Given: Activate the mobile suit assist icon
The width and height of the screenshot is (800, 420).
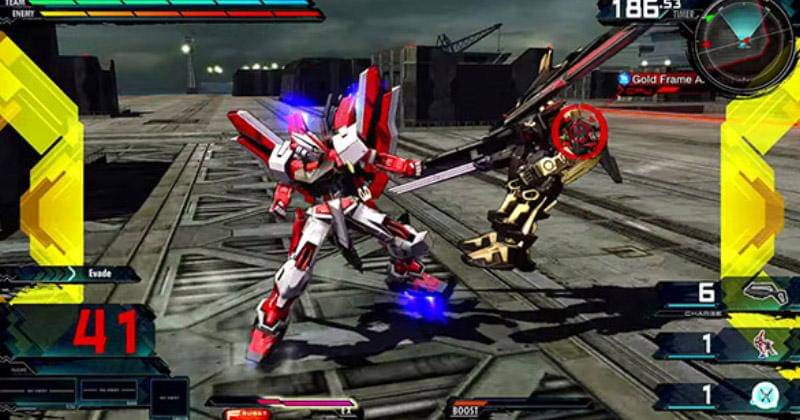Looking at the screenshot, I should pos(767,343).
